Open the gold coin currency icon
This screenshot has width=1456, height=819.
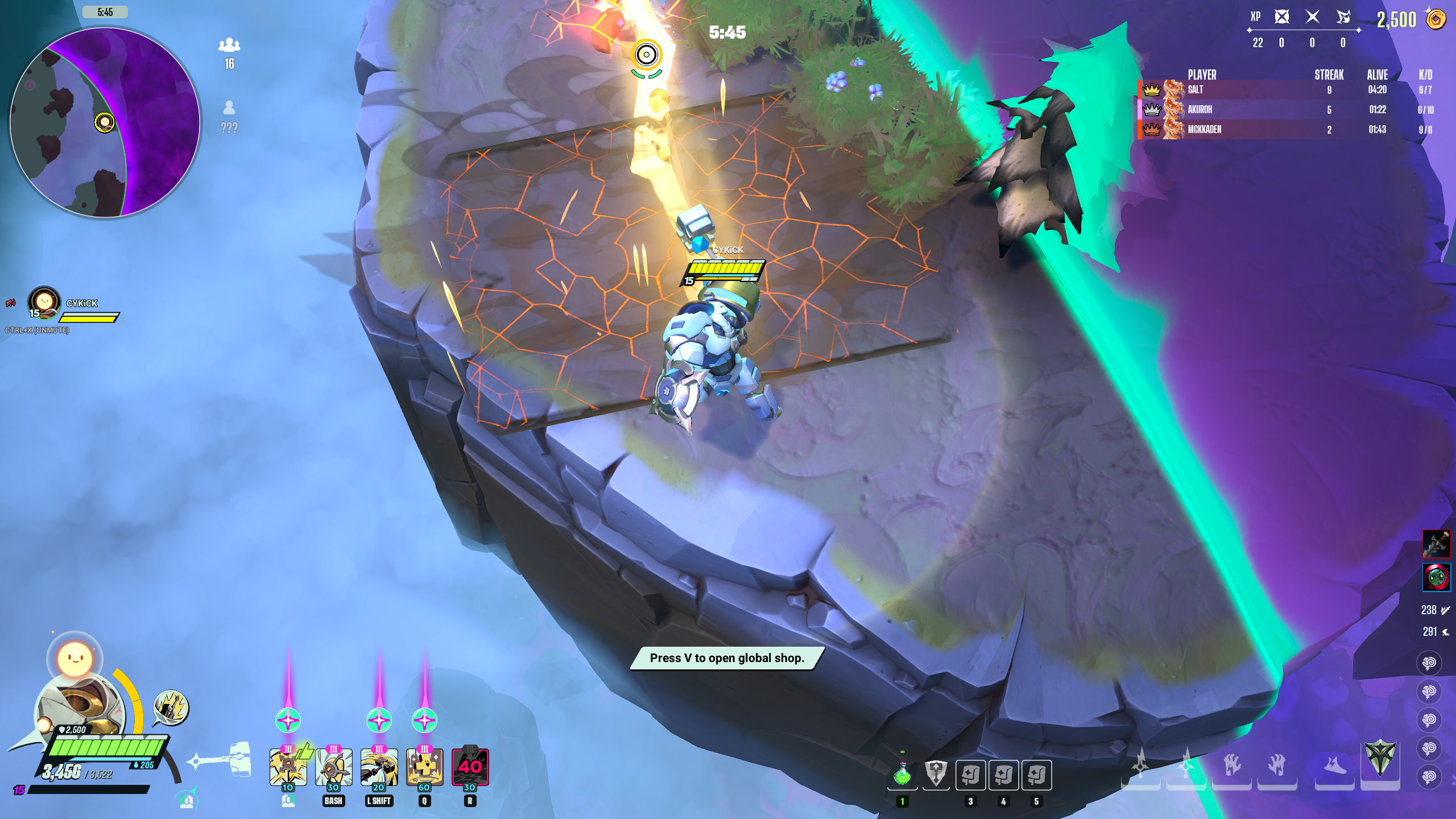tap(1436, 19)
